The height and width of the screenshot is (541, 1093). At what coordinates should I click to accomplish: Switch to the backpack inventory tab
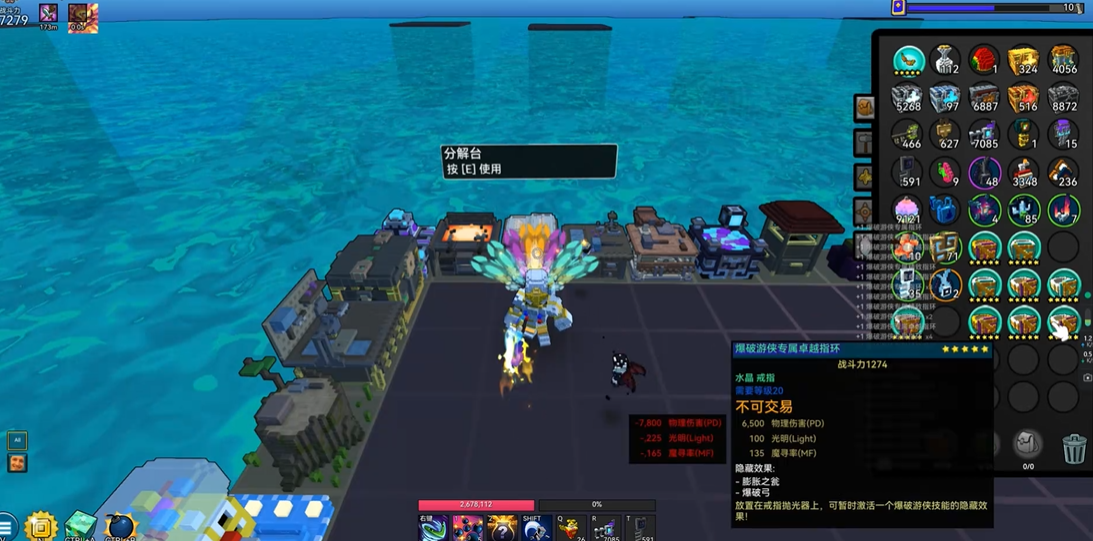(x=864, y=107)
